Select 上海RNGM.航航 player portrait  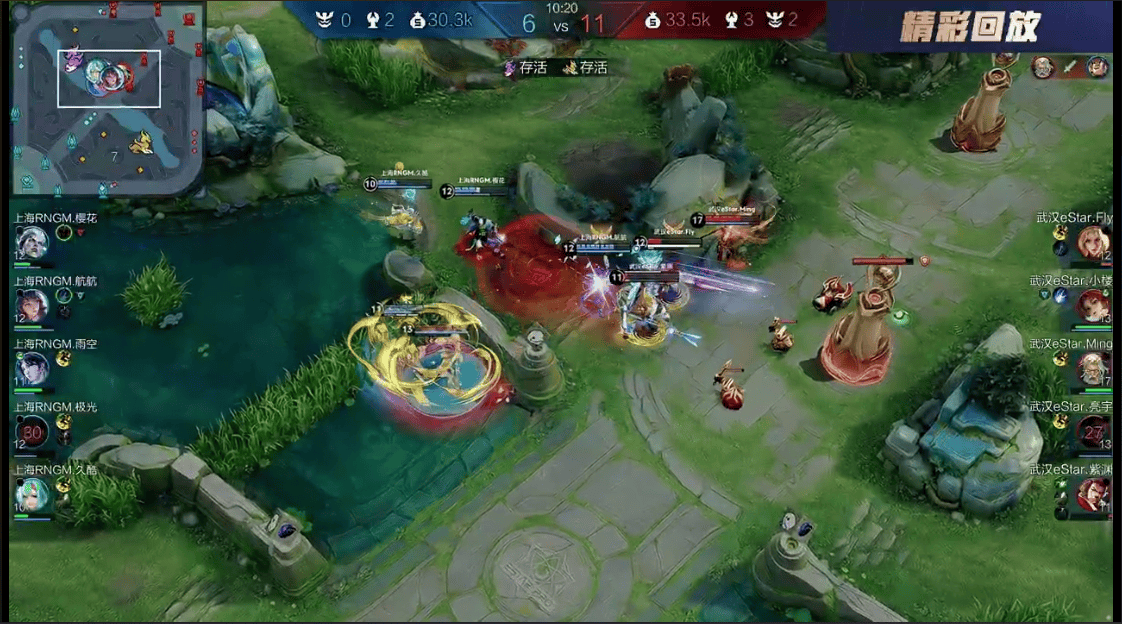click(x=31, y=305)
